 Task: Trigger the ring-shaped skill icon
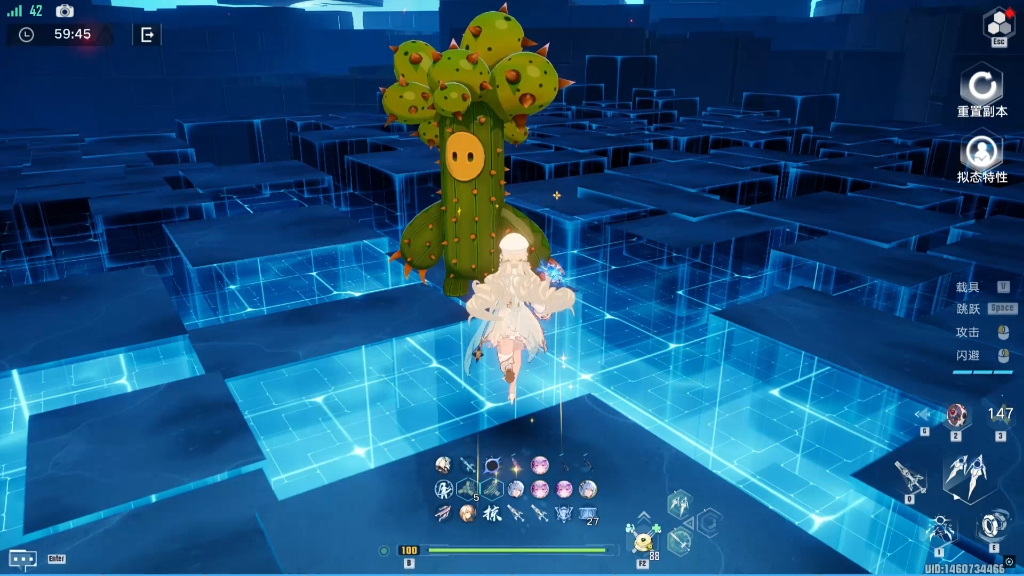click(993, 524)
